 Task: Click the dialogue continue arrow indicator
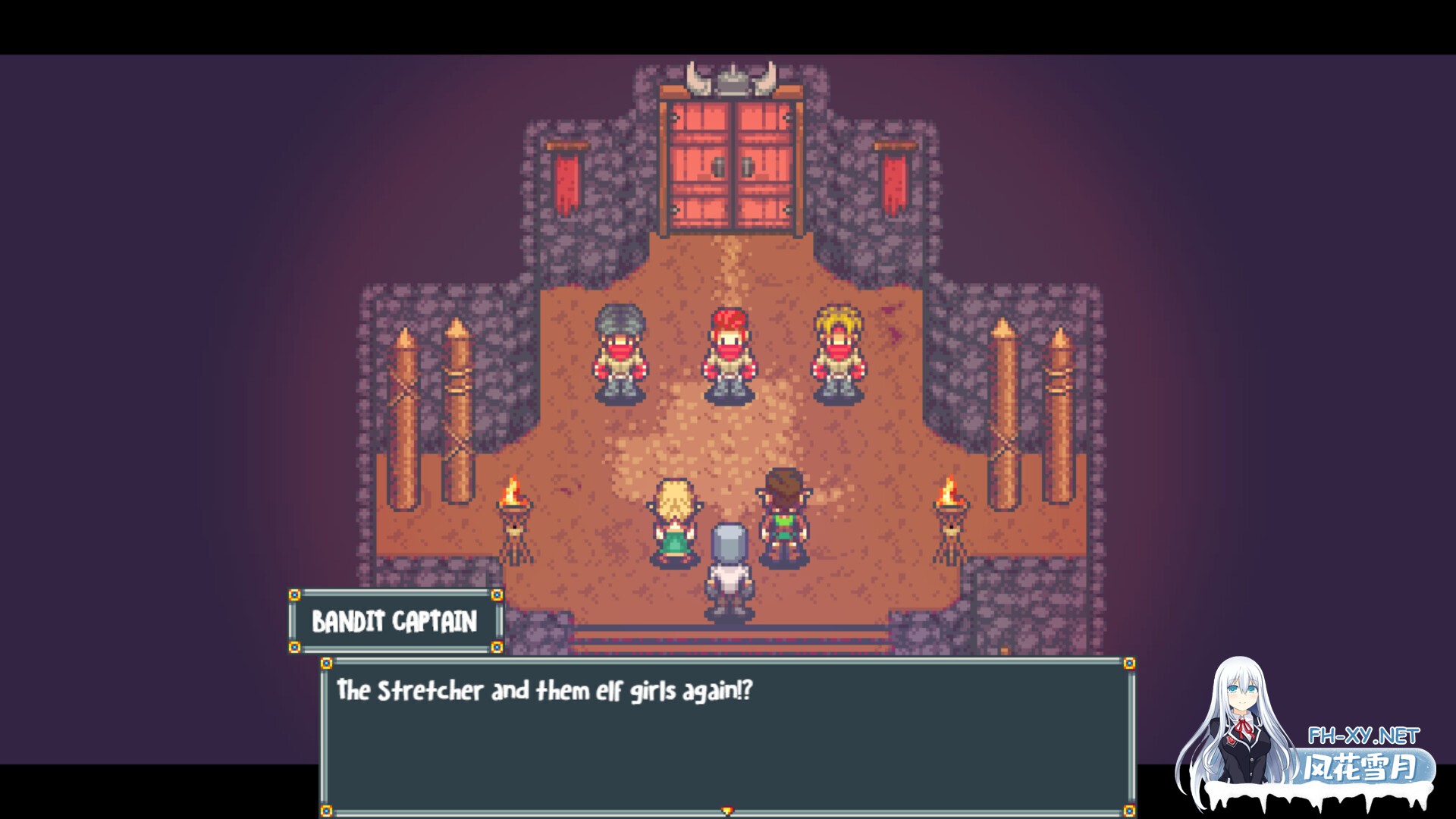point(727,811)
